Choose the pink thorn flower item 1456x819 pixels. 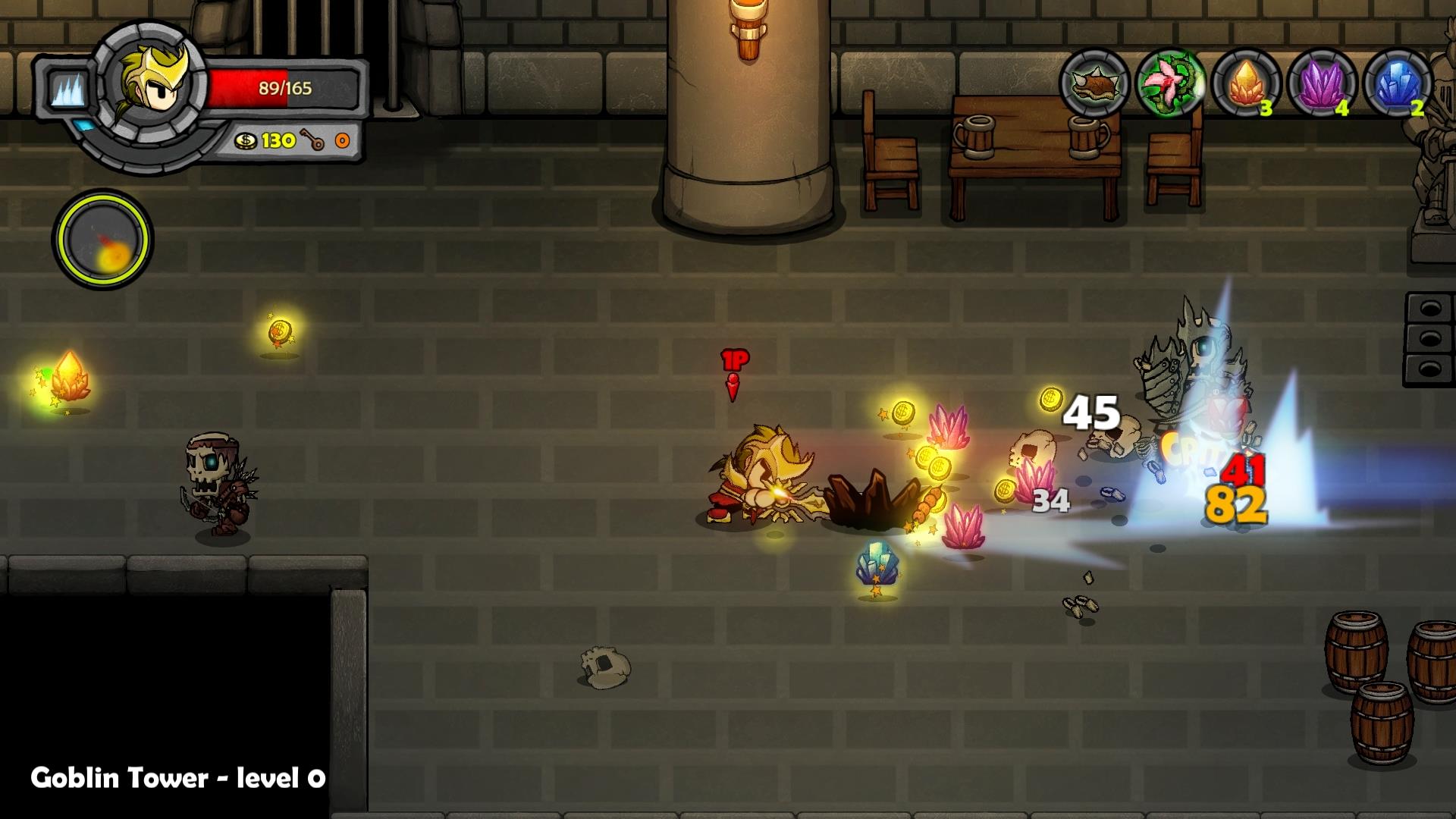point(1170,83)
